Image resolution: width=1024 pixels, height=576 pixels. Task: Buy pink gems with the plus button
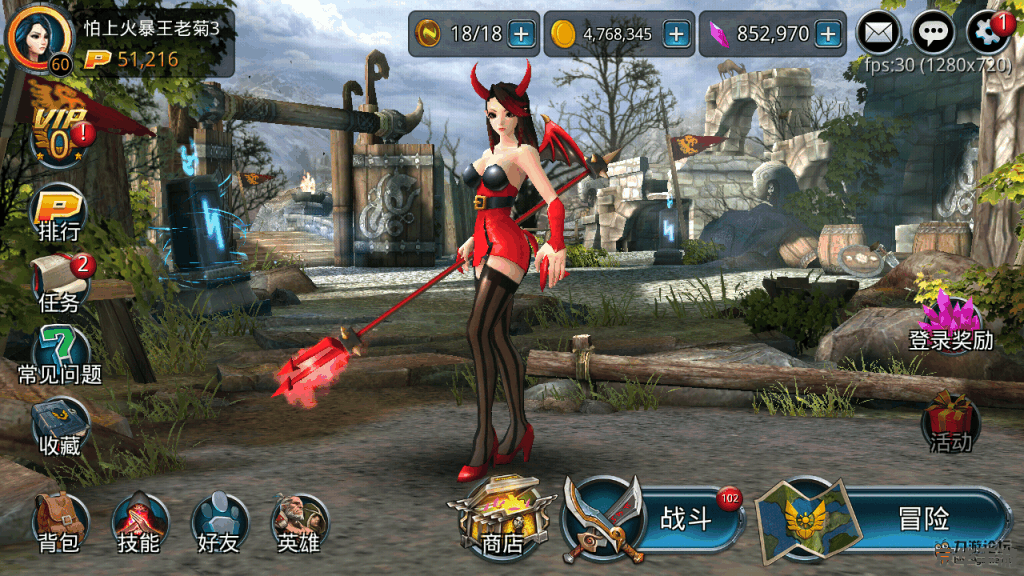tap(828, 34)
